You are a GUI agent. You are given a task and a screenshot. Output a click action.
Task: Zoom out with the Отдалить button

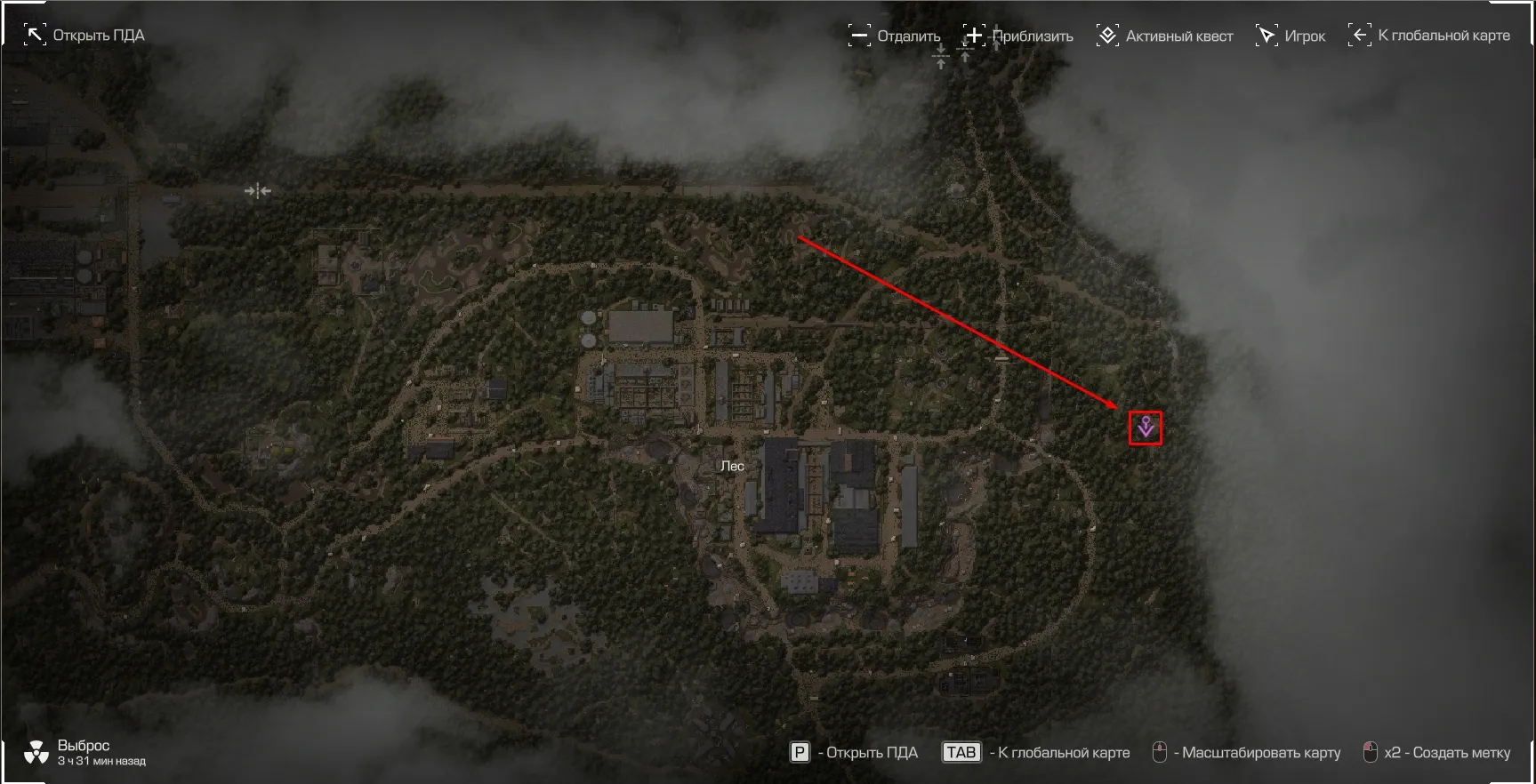click(x=895, y=36)
